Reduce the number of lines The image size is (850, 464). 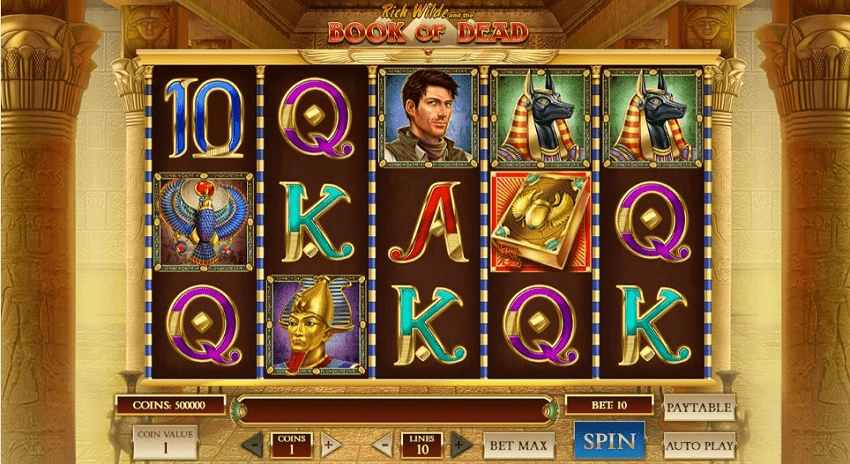click(383, 444)
